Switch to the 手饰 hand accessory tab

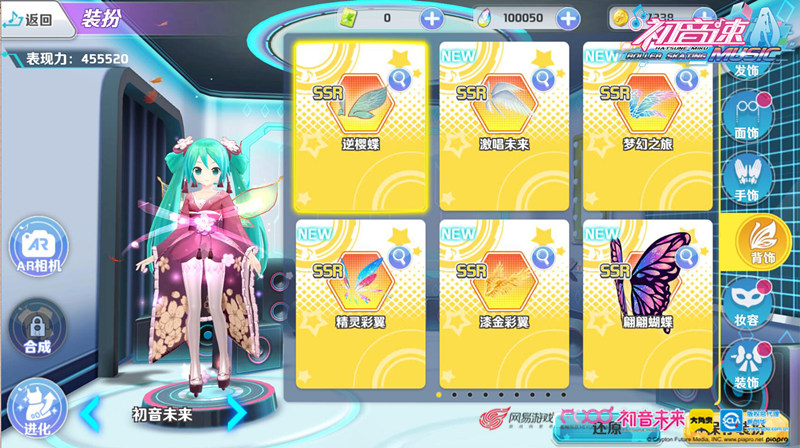(746, 177)
